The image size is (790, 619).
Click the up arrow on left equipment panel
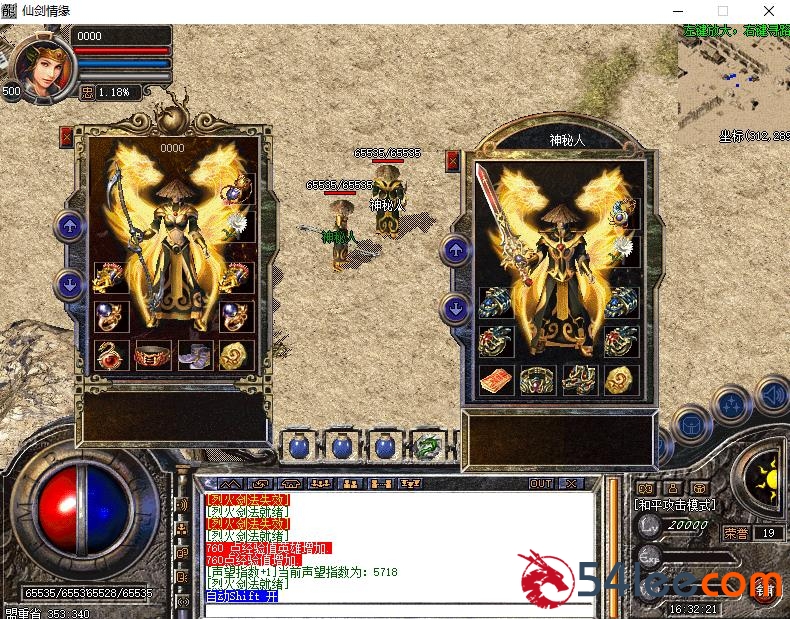click(69, 226)
